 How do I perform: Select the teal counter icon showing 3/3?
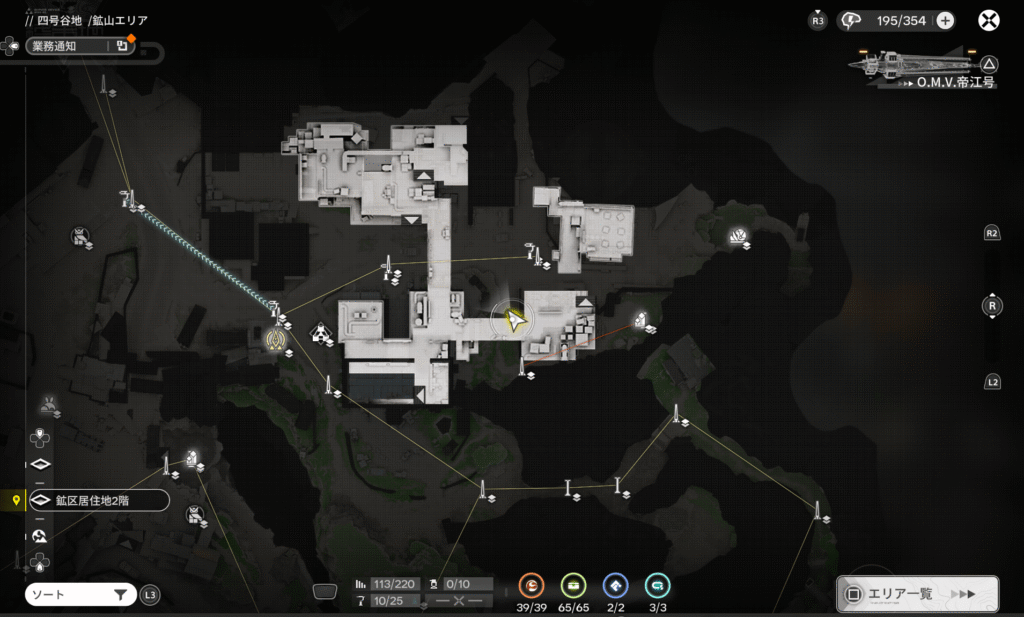[x=657, y=586]
